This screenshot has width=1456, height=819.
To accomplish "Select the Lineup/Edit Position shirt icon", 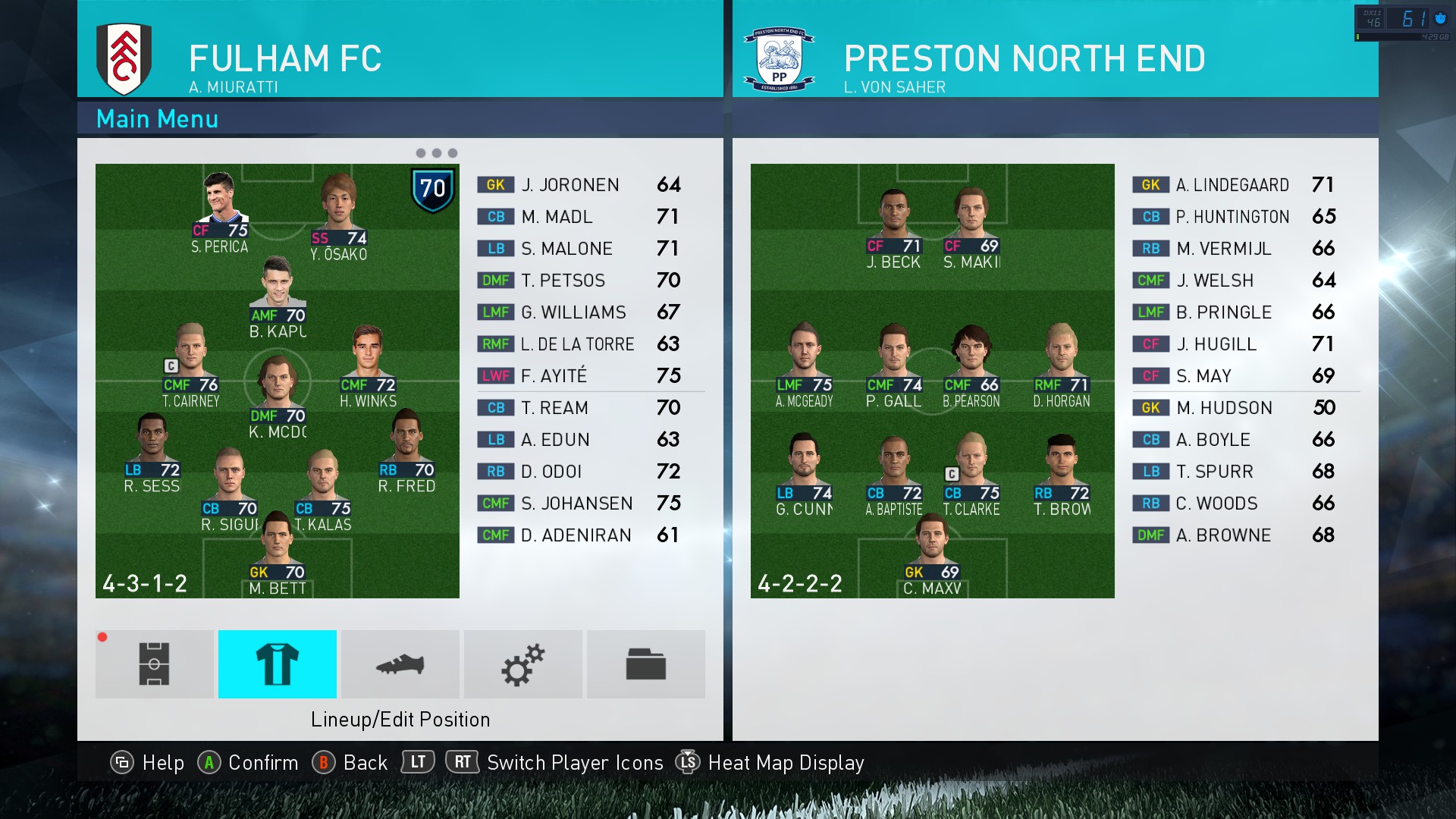I will [x=278, y=664].
